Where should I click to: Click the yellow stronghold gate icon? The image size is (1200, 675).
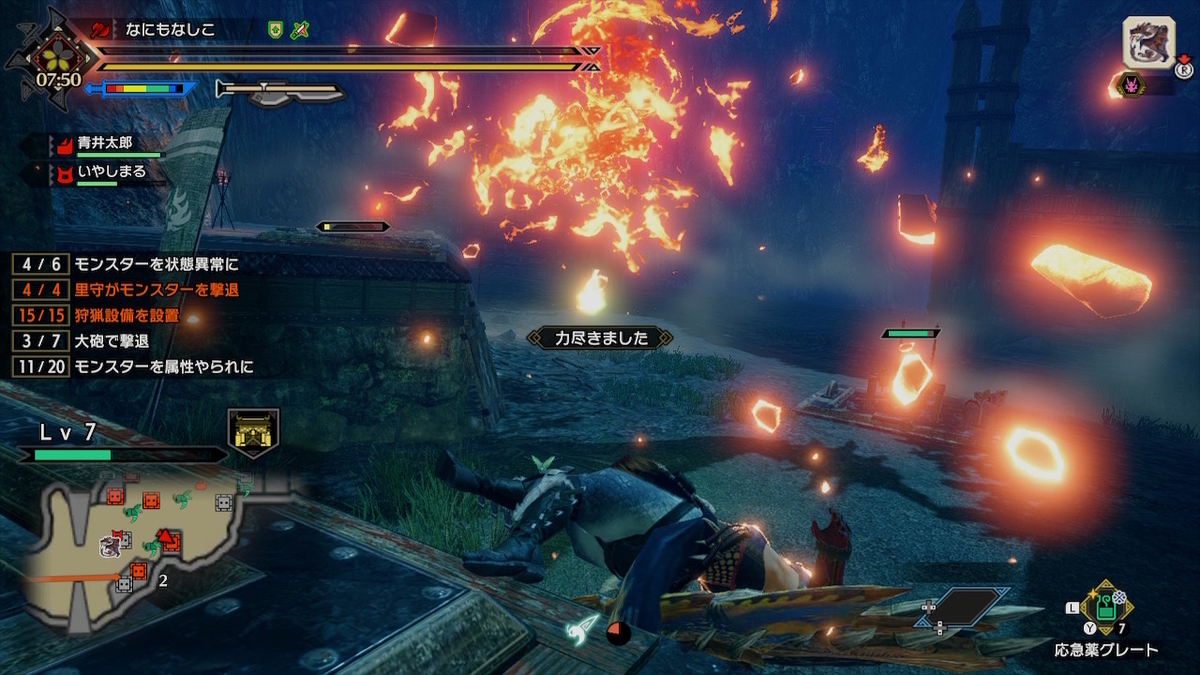coord(253,432)
